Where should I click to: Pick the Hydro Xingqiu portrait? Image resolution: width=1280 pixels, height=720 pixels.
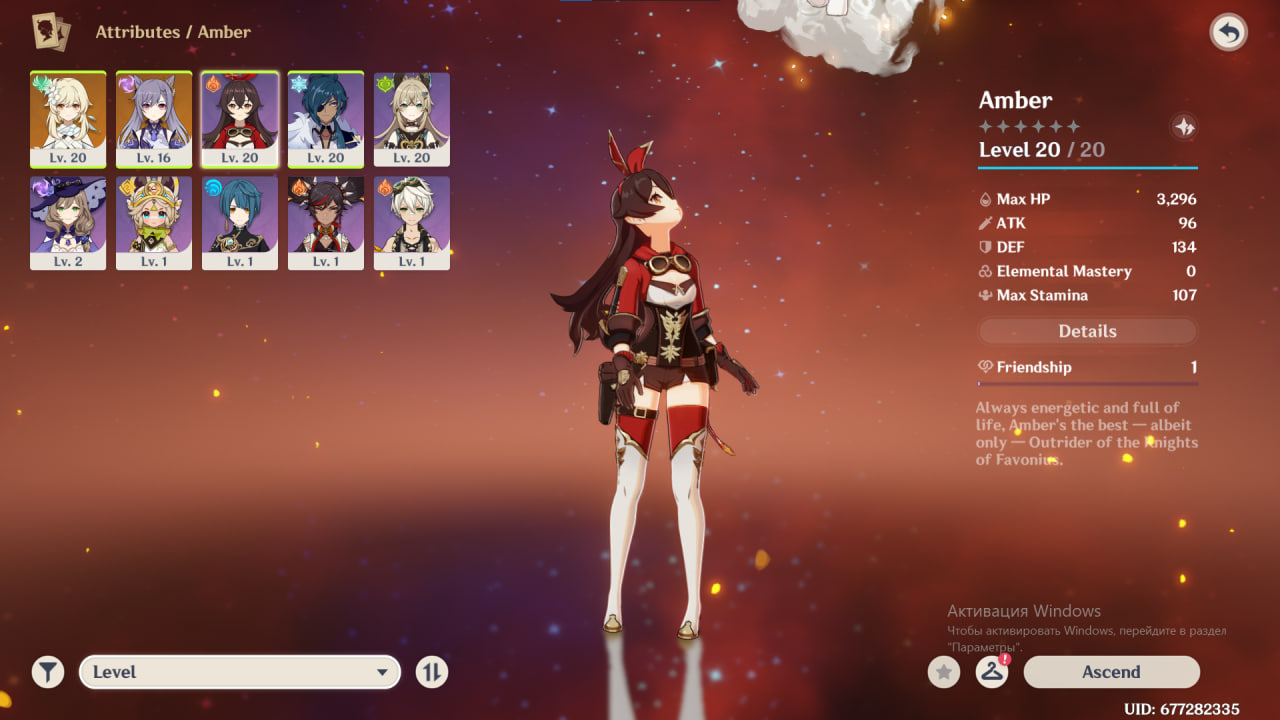point(240,223)
